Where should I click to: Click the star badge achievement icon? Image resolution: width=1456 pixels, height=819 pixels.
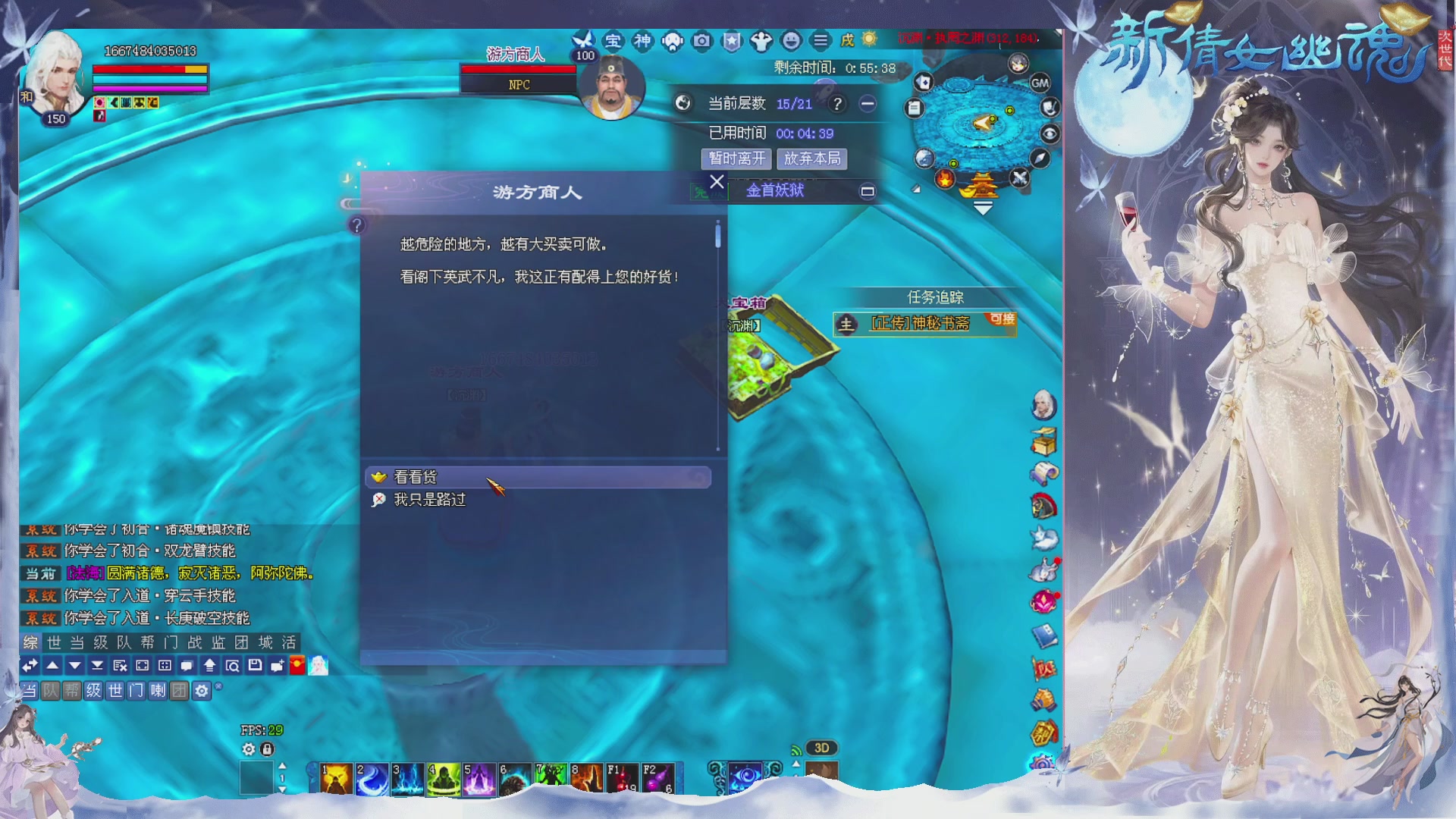click(x=730, y=42)
